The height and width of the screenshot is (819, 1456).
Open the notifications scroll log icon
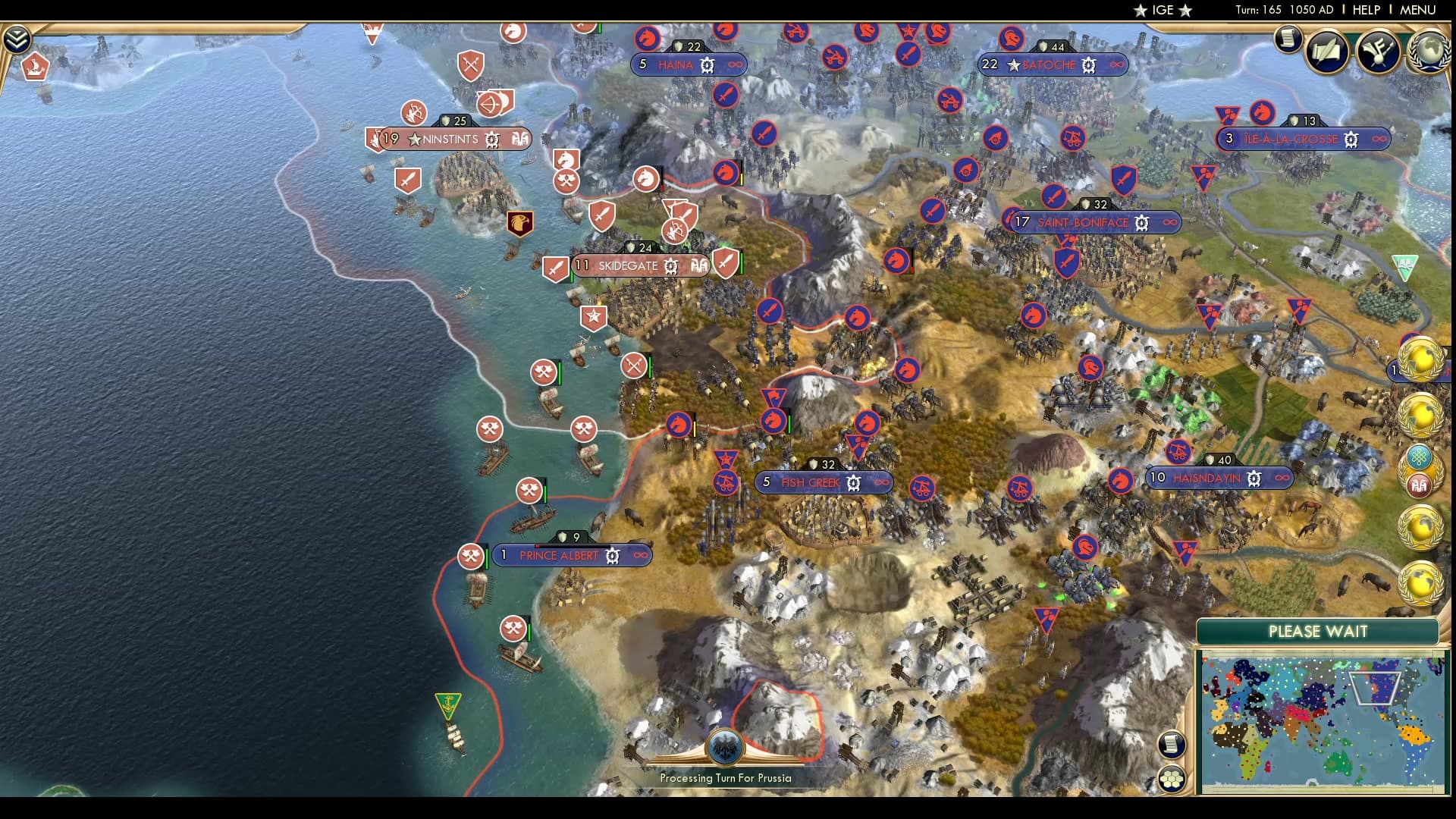pyautogui.click(x=1287, y=39)
